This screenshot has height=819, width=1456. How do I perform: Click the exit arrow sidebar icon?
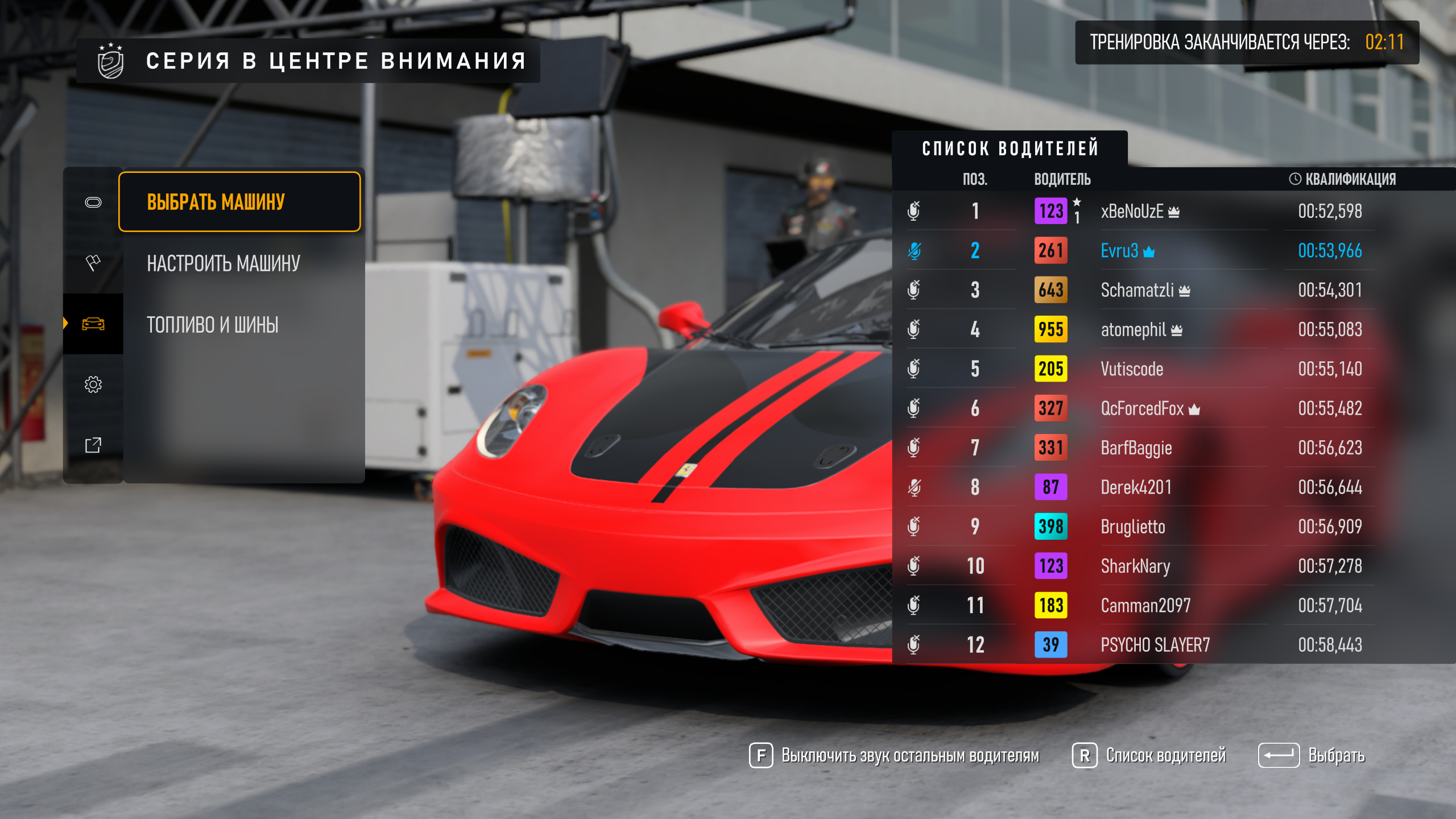93,445
